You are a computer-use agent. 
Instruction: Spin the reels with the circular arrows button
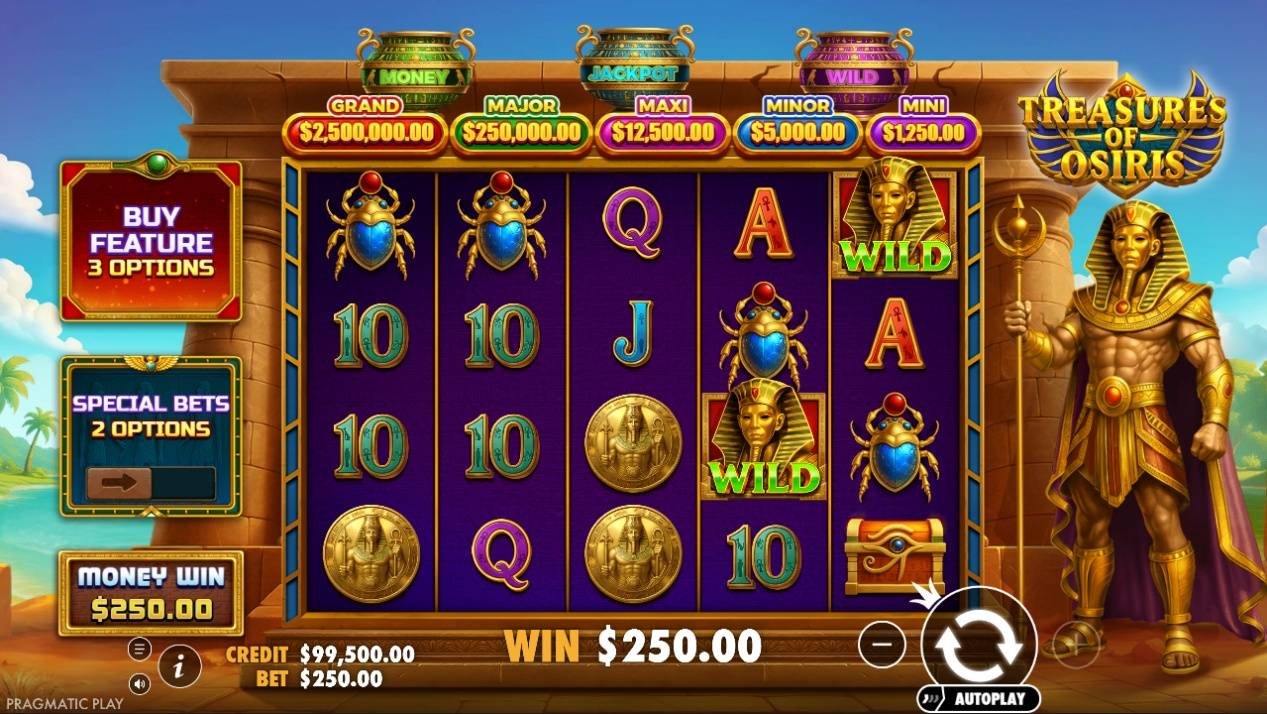pos(978,643)
